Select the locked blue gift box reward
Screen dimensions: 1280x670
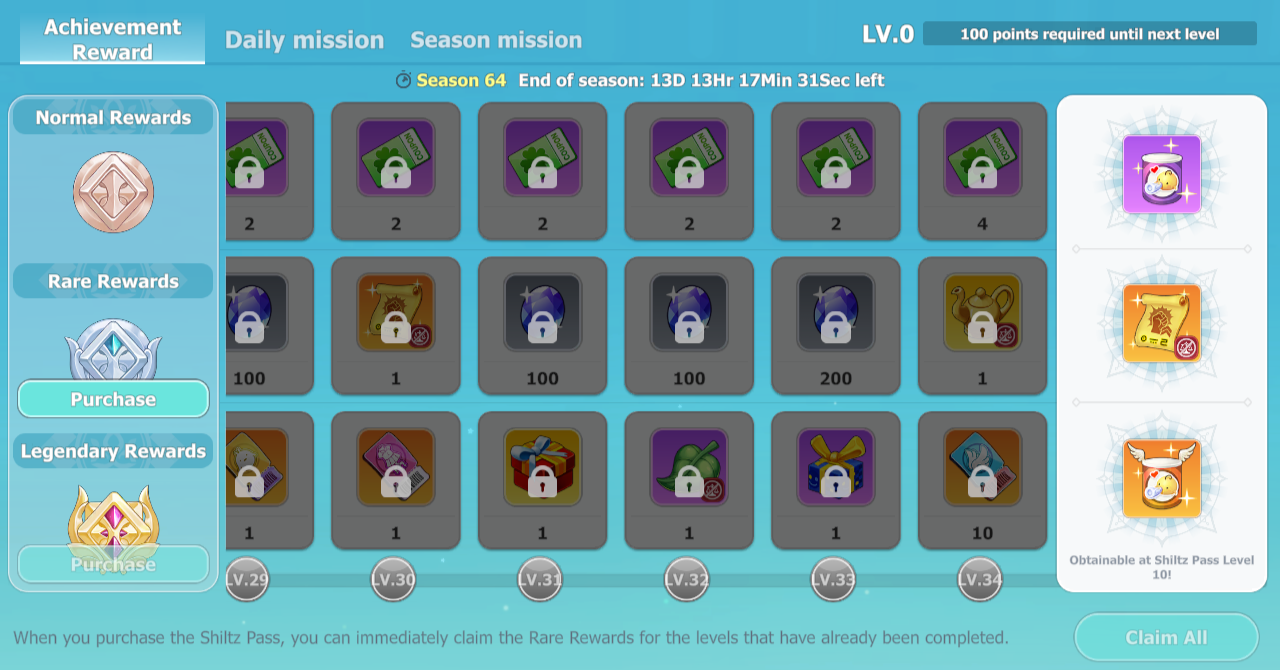pyautogui.click(x=836, y=468)
